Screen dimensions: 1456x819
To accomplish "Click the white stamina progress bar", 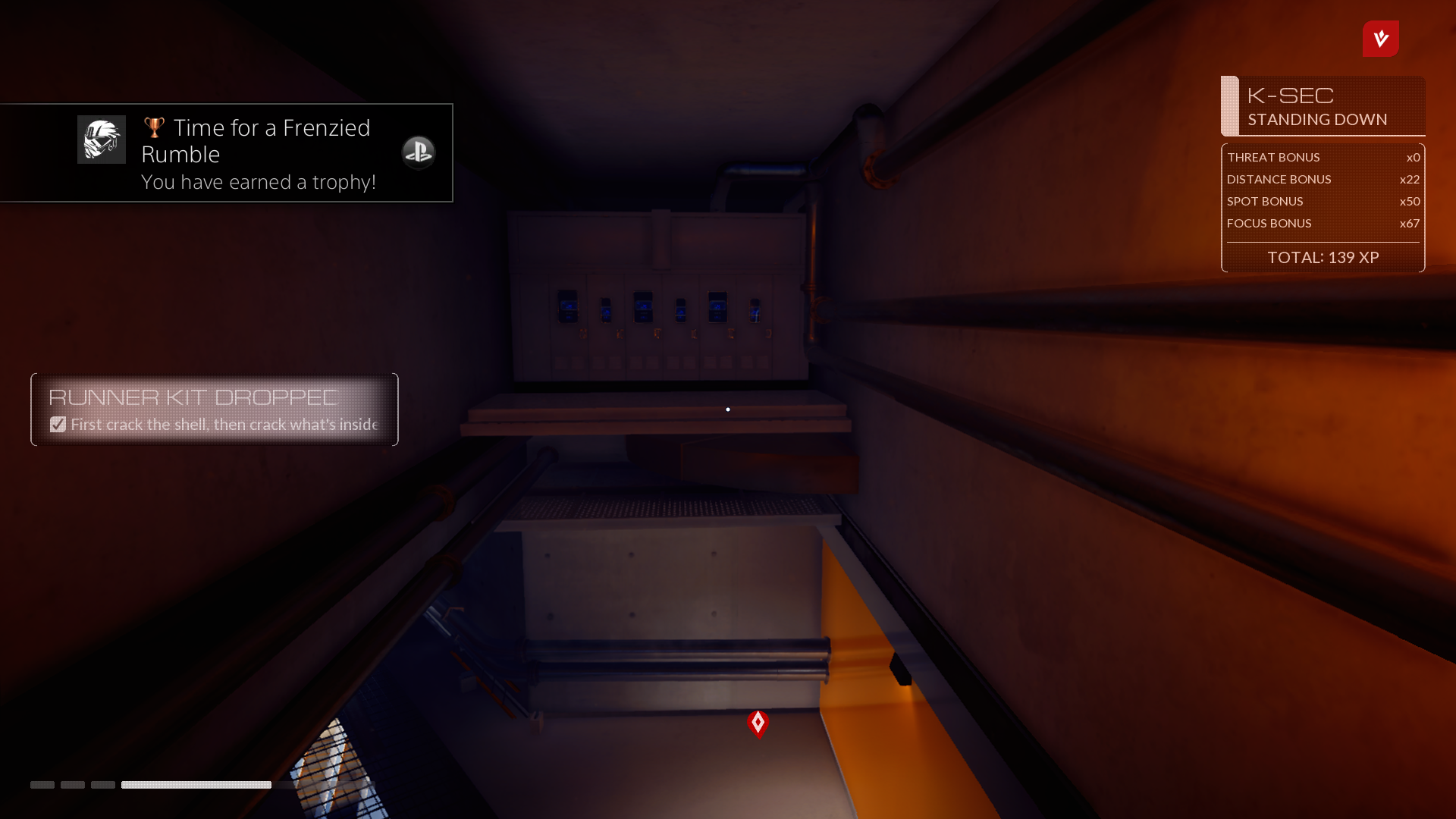I will tap(196, 785).
